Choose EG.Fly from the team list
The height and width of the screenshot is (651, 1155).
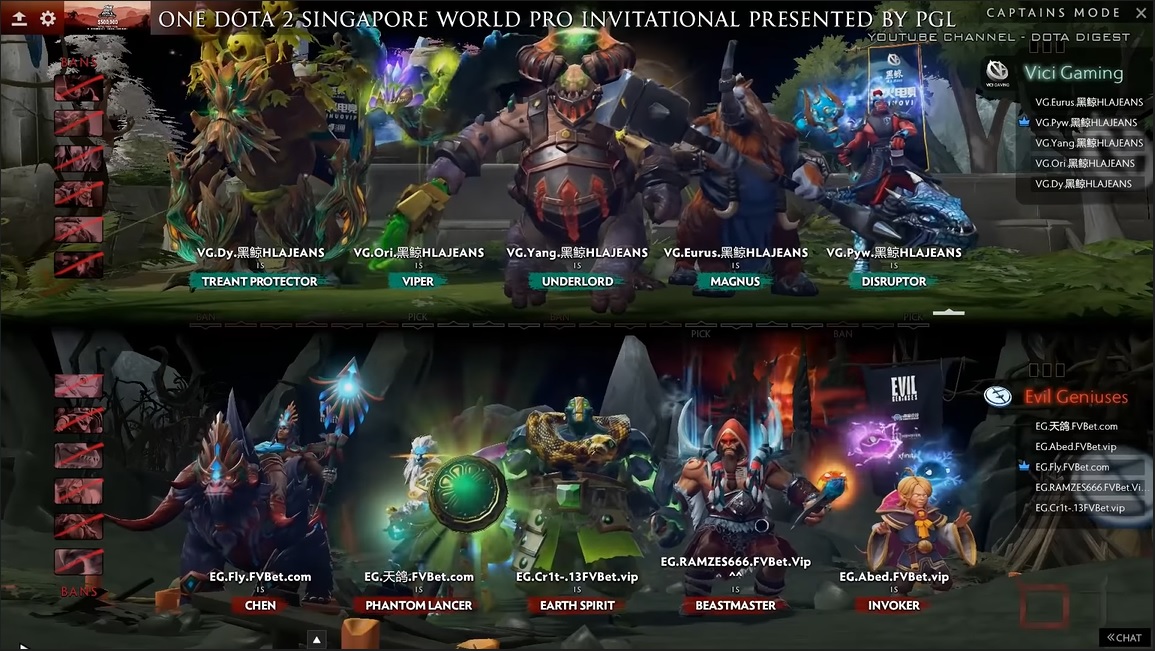[x=1072, y=467]
